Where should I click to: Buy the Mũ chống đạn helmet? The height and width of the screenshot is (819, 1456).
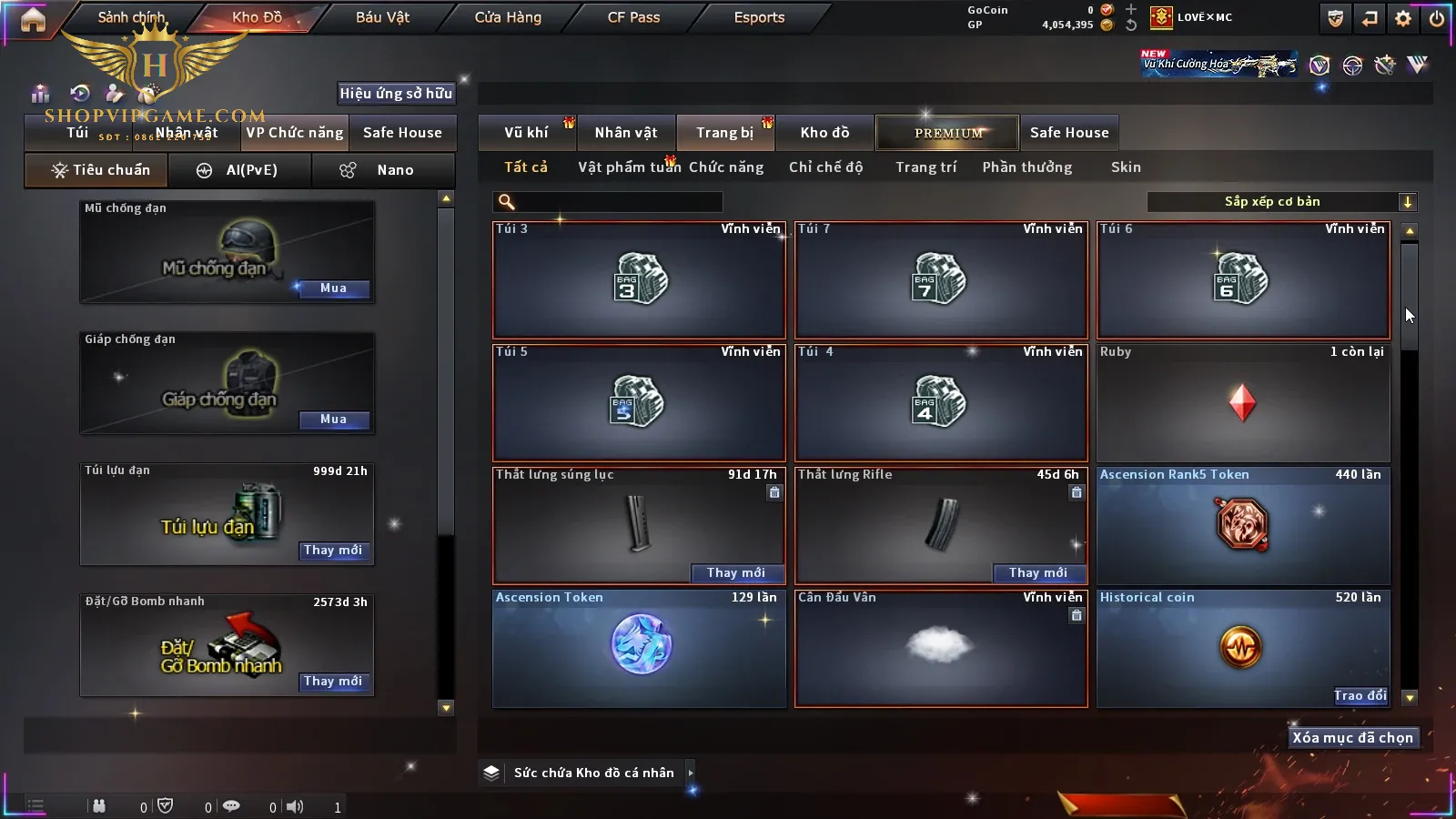(333, 288)
